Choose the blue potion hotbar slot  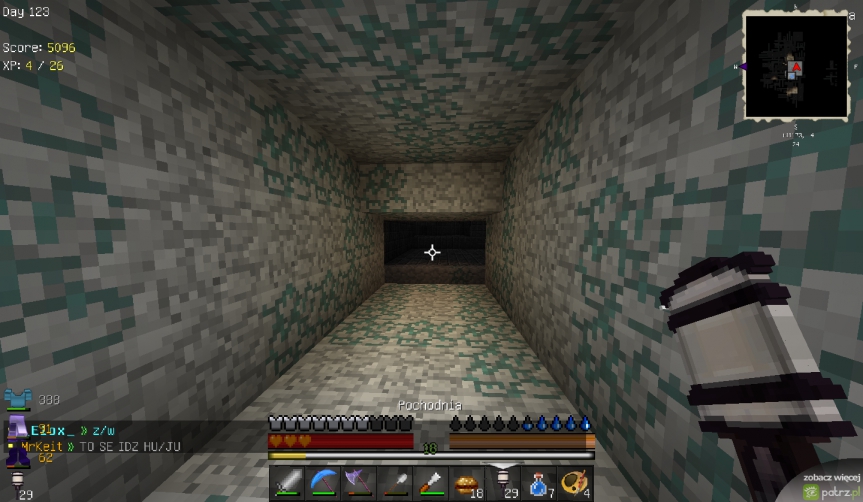(x=538, y=483)
